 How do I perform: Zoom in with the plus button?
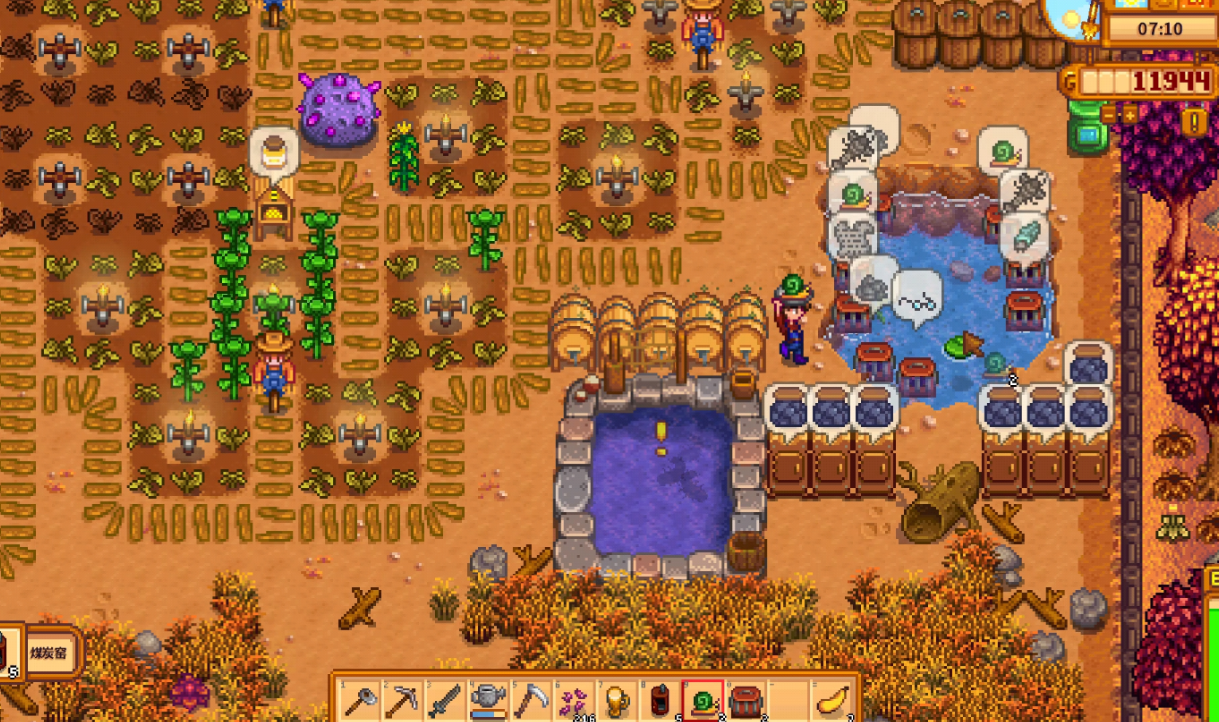click(1131, 115)
